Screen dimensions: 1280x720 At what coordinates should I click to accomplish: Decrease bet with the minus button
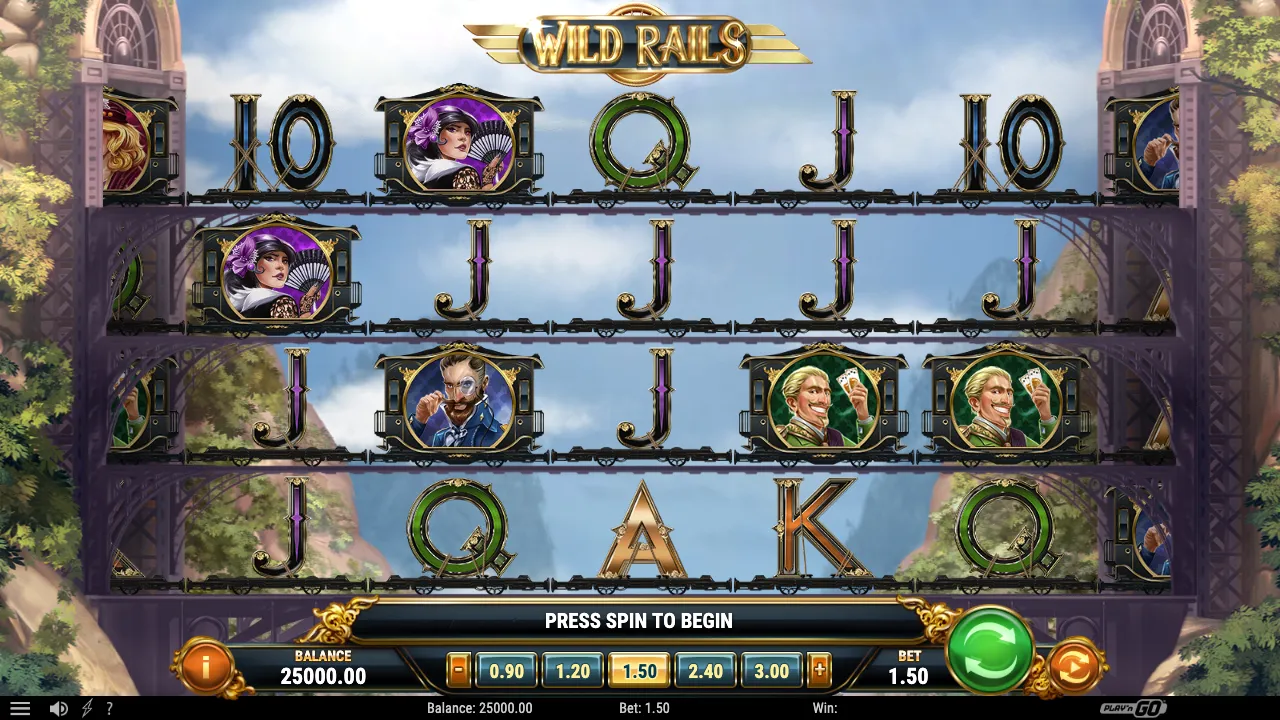click(458, 671)
